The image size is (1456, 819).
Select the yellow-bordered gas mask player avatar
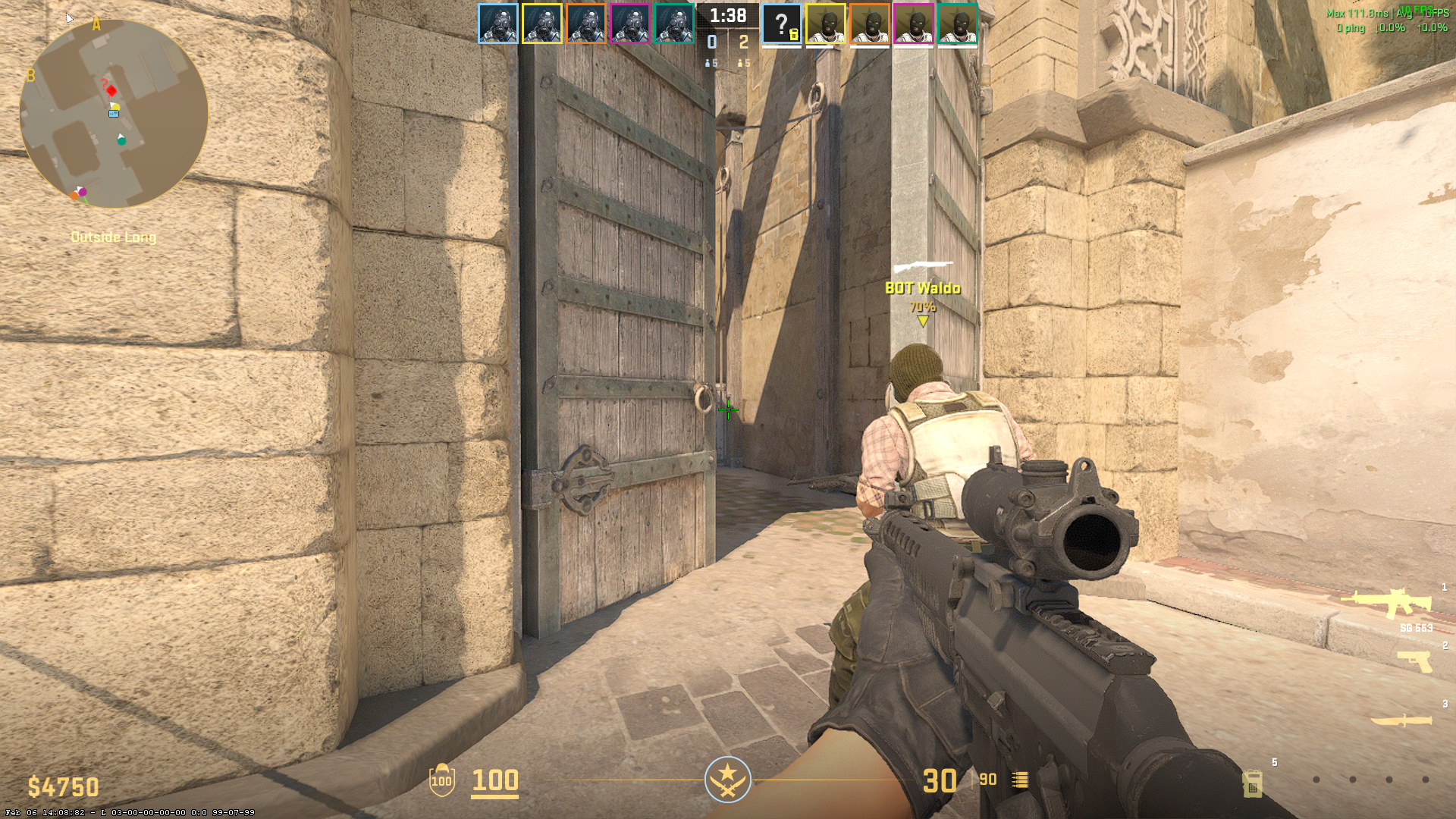pos(542,24)
